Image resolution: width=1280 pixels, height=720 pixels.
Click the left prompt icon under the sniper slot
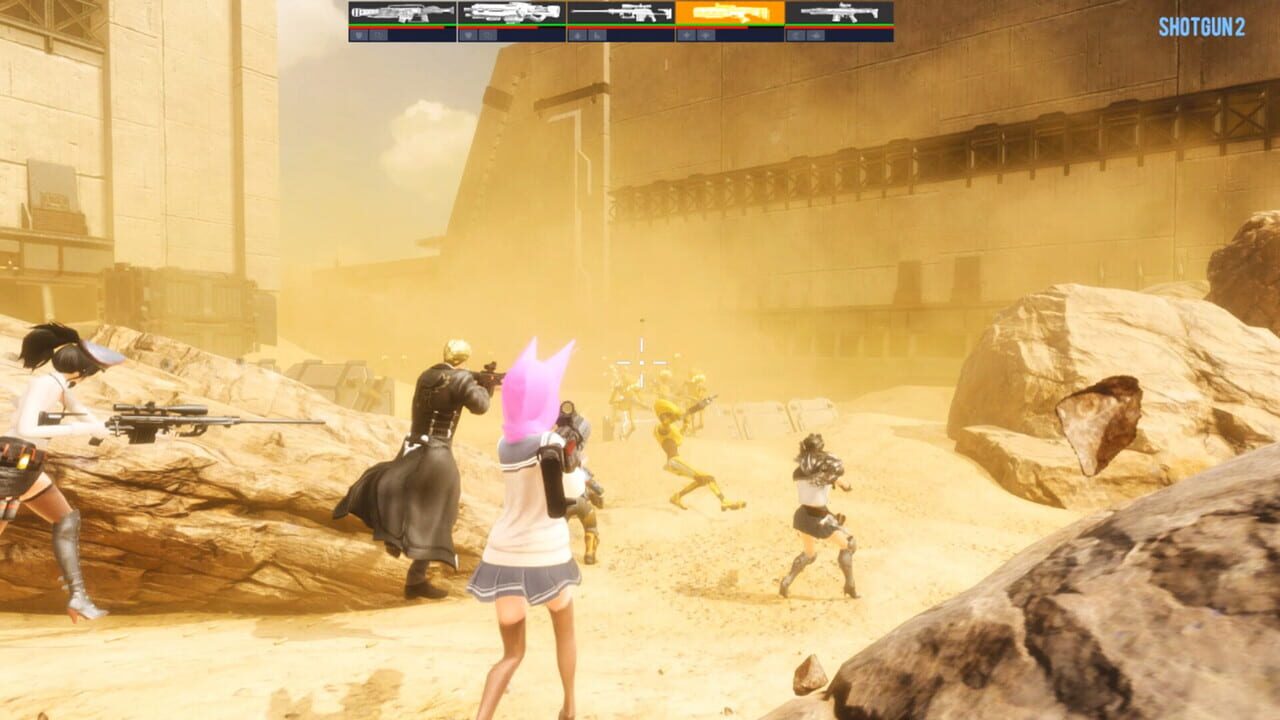(579, 33)
